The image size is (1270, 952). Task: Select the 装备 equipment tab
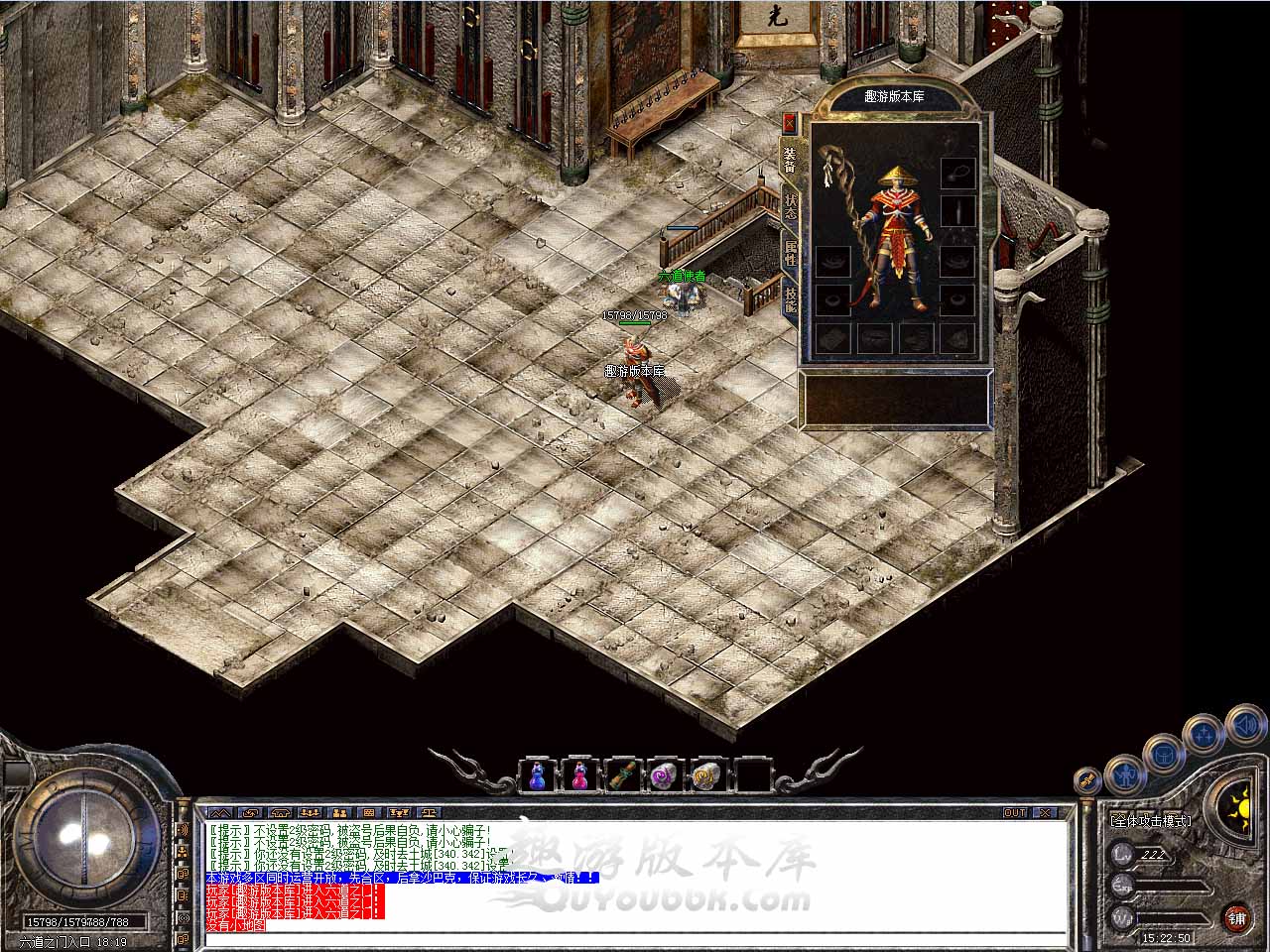point(791,160)
